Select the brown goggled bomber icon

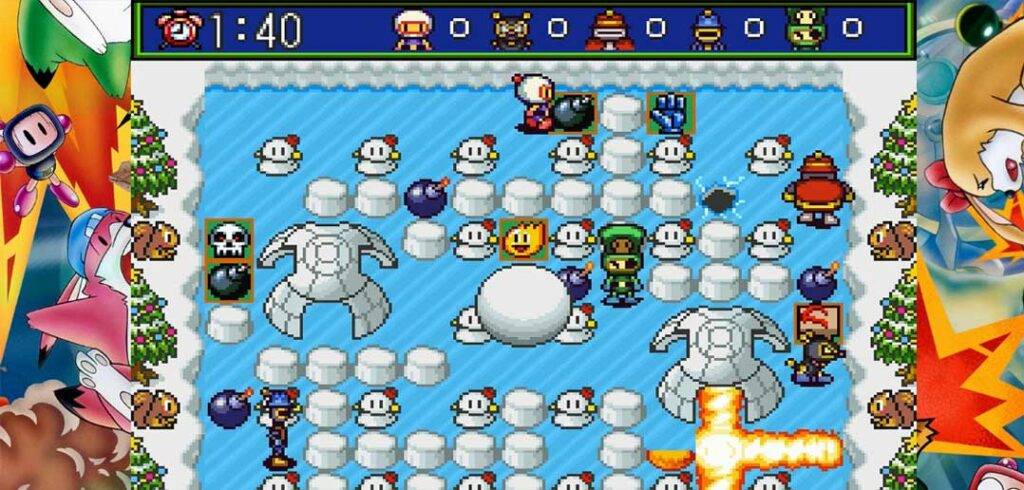511,30
